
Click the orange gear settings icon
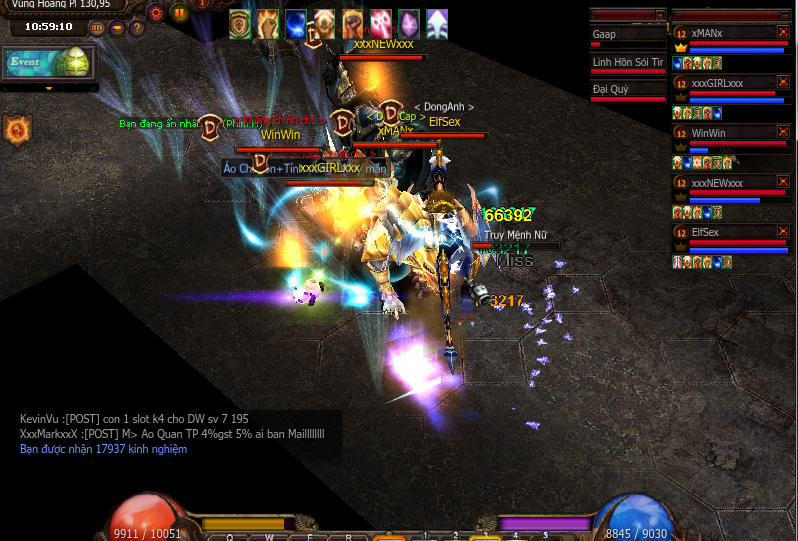pyautogui.click(x=155, y=13)
